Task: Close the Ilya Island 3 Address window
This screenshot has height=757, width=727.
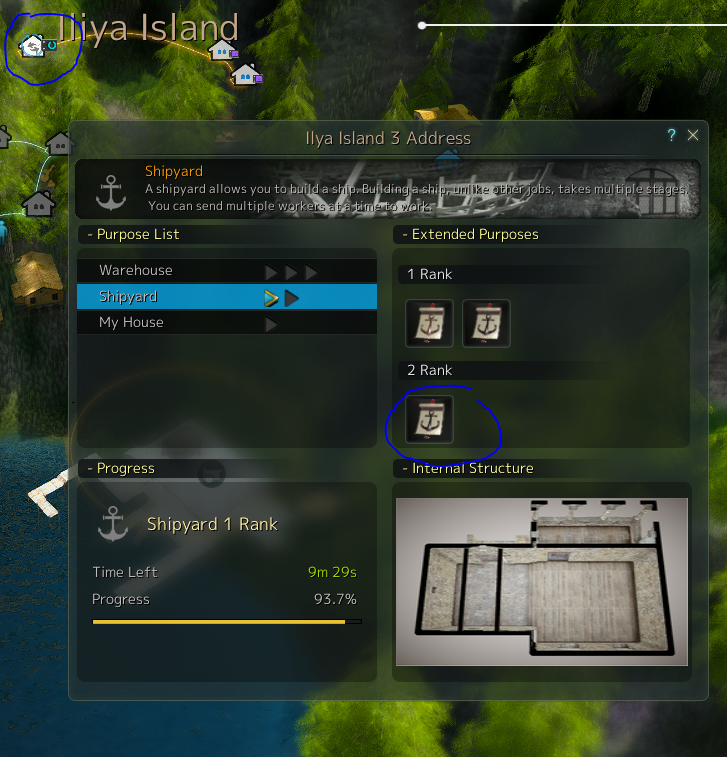Action: click(693, 136)
